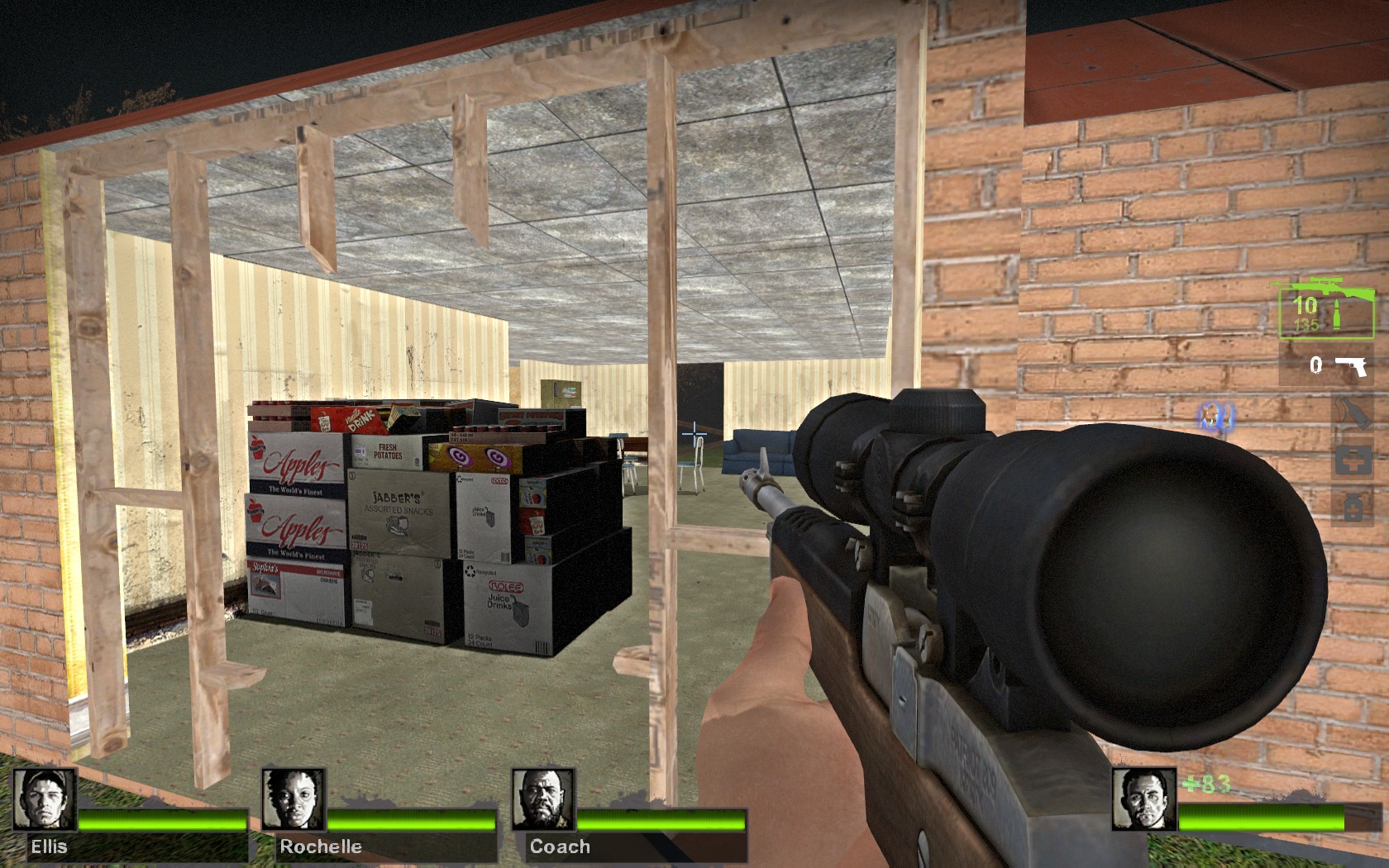Select Ellis's survivor portrait
Image resolution: width=1389 pixels, height=868 pixels.
tap(45, 798)
